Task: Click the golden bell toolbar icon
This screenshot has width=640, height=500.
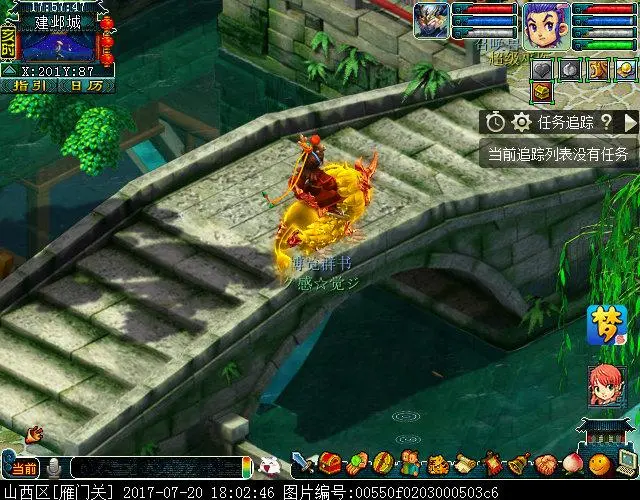Action: pos(519,465)
